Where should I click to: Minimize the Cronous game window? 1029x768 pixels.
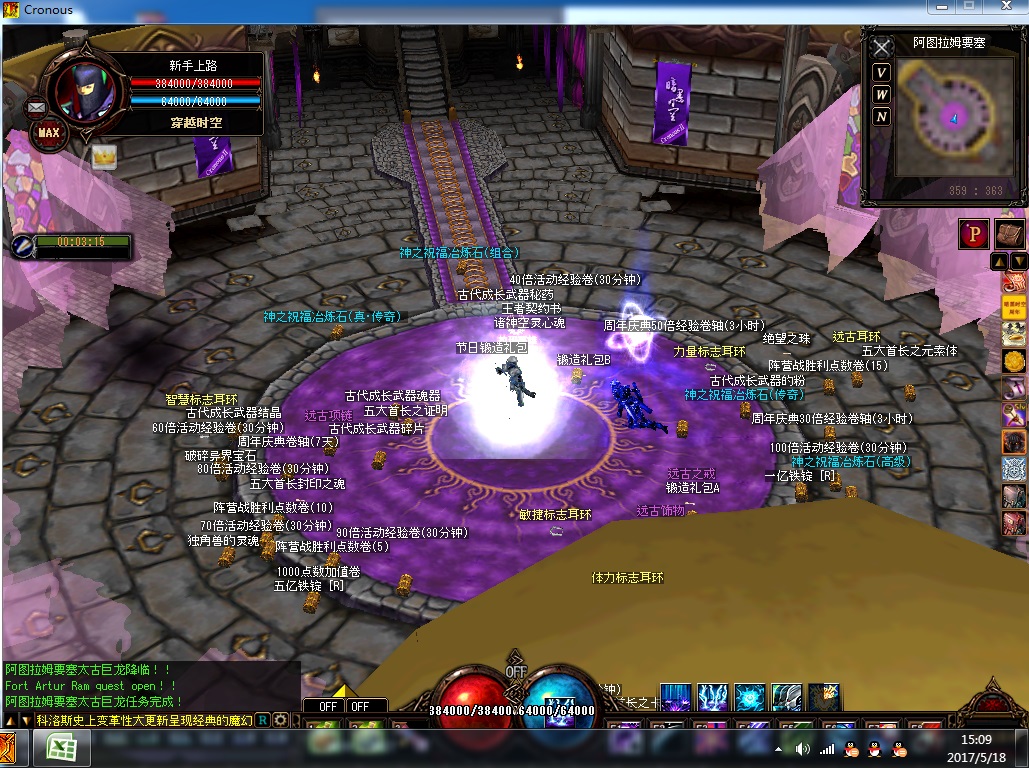pyautogui.click(x=939, y=6)
